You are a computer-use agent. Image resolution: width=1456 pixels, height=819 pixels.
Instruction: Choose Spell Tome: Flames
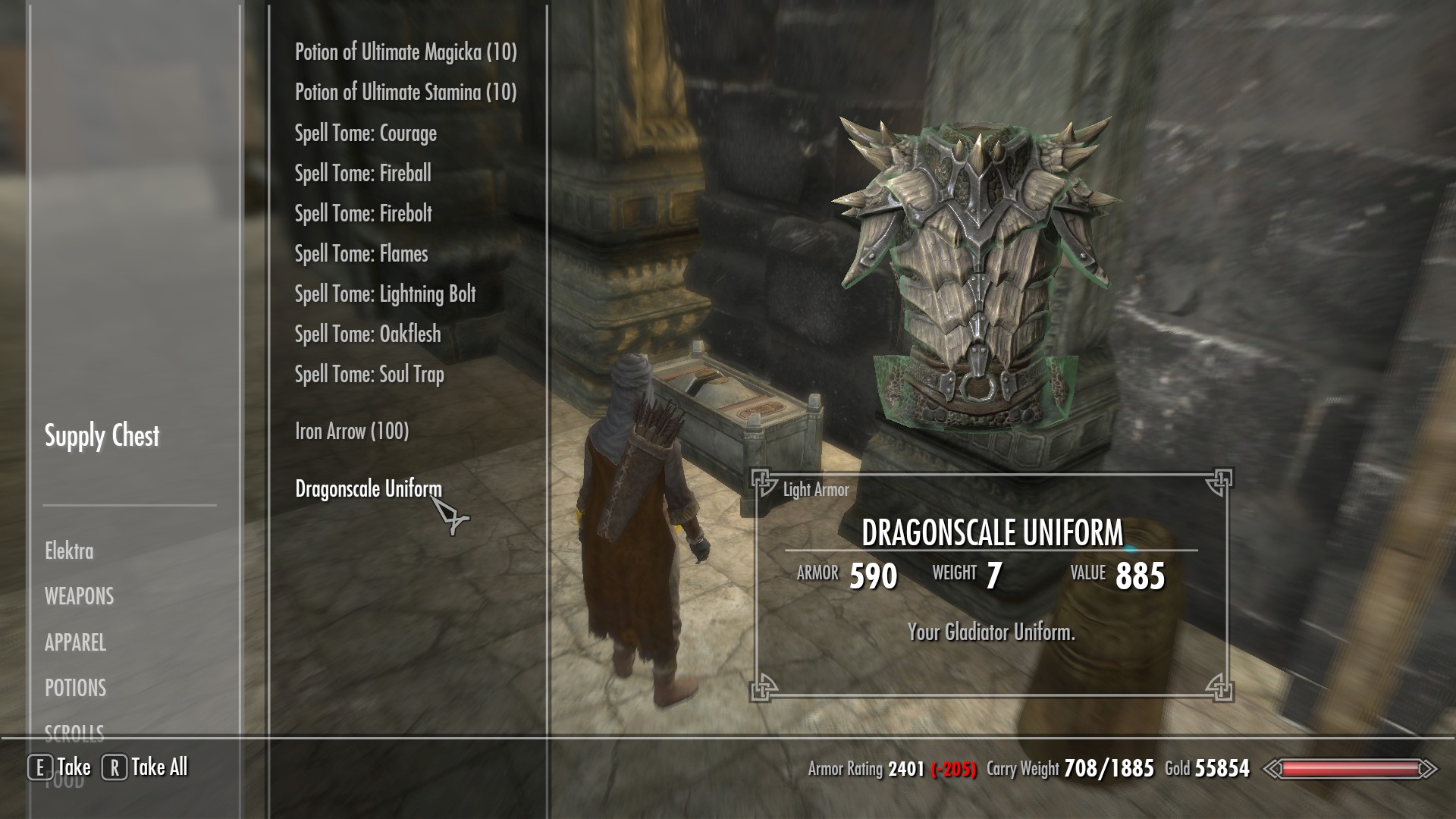(361, 254)
